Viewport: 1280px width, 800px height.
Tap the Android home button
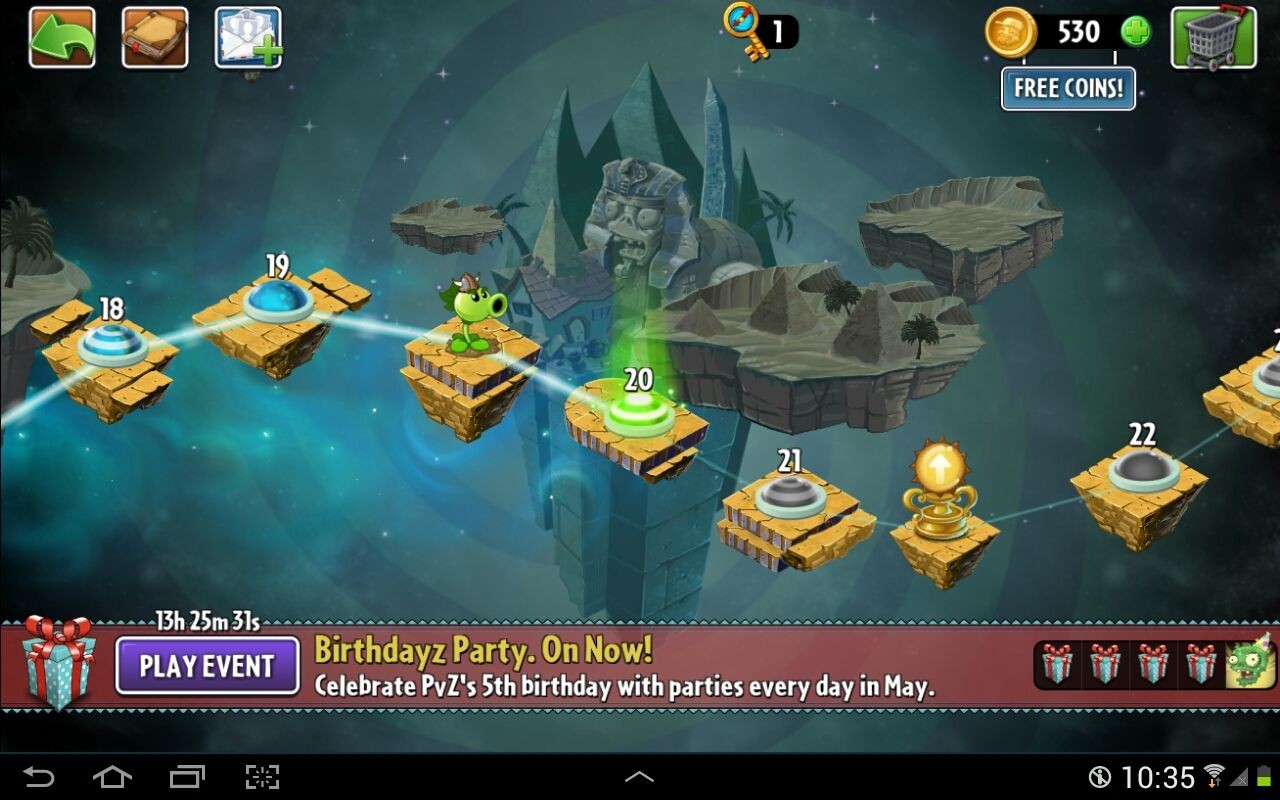112,776
